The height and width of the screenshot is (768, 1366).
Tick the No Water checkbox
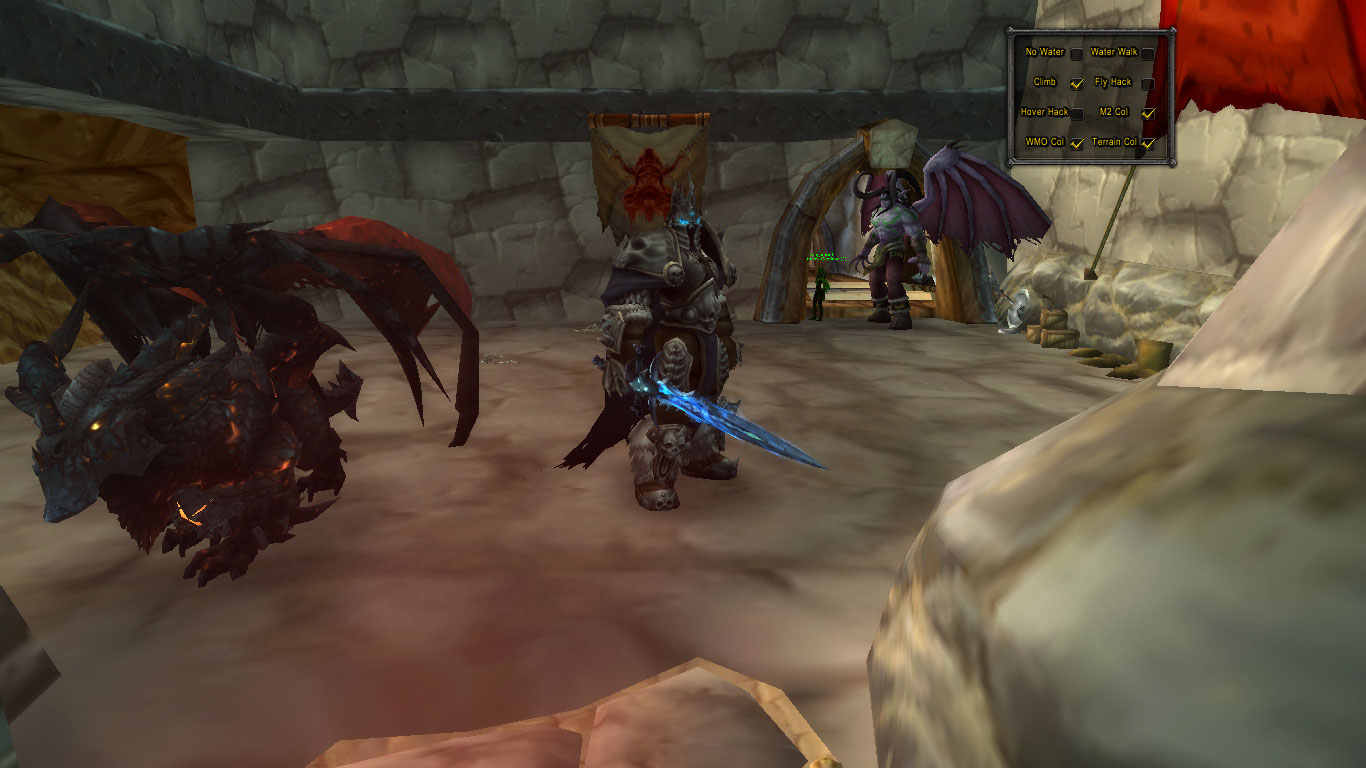[1077, 53]
